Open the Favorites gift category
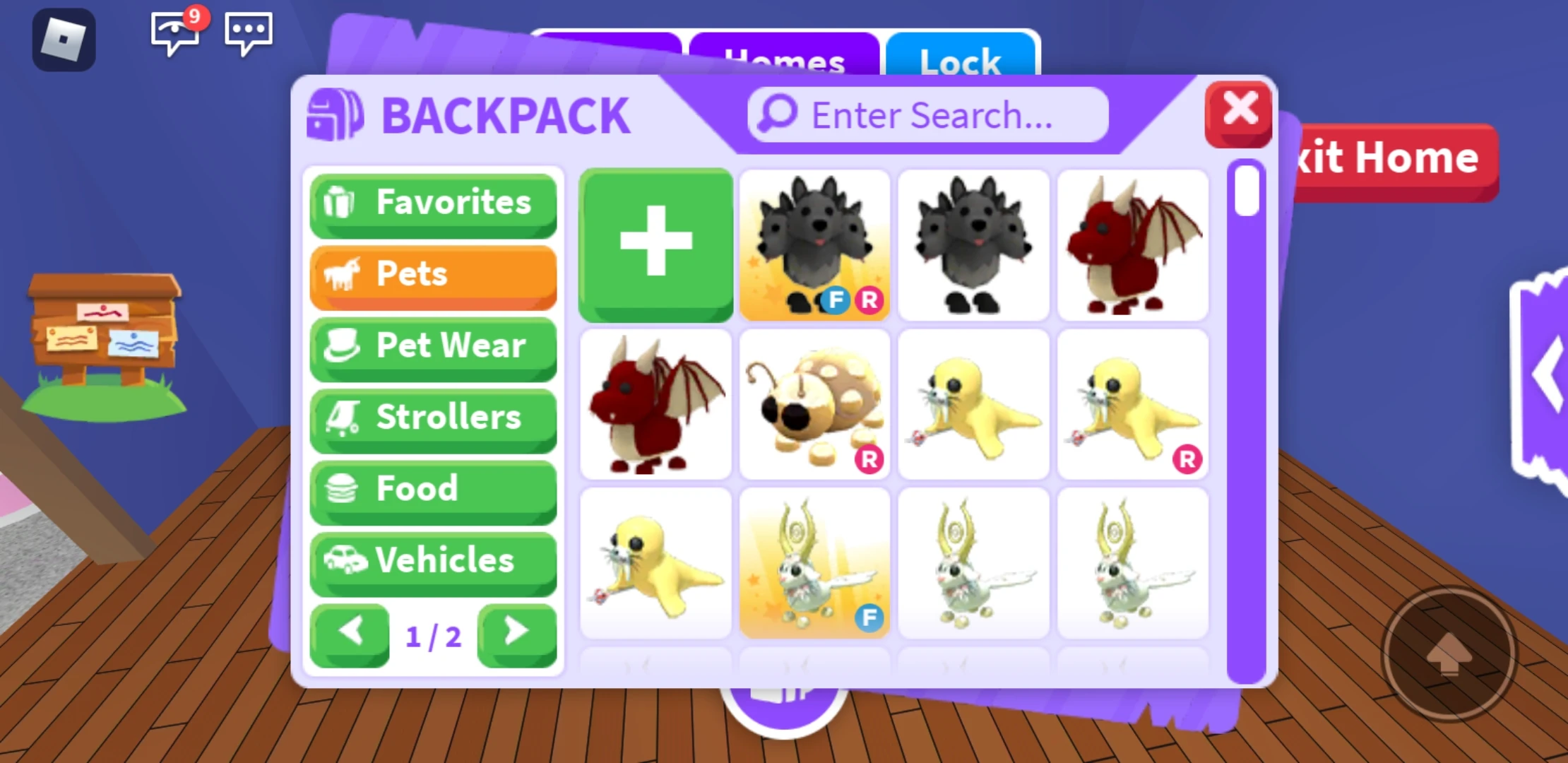This screenshot has height=763, width=1568. tap(432, 203)
